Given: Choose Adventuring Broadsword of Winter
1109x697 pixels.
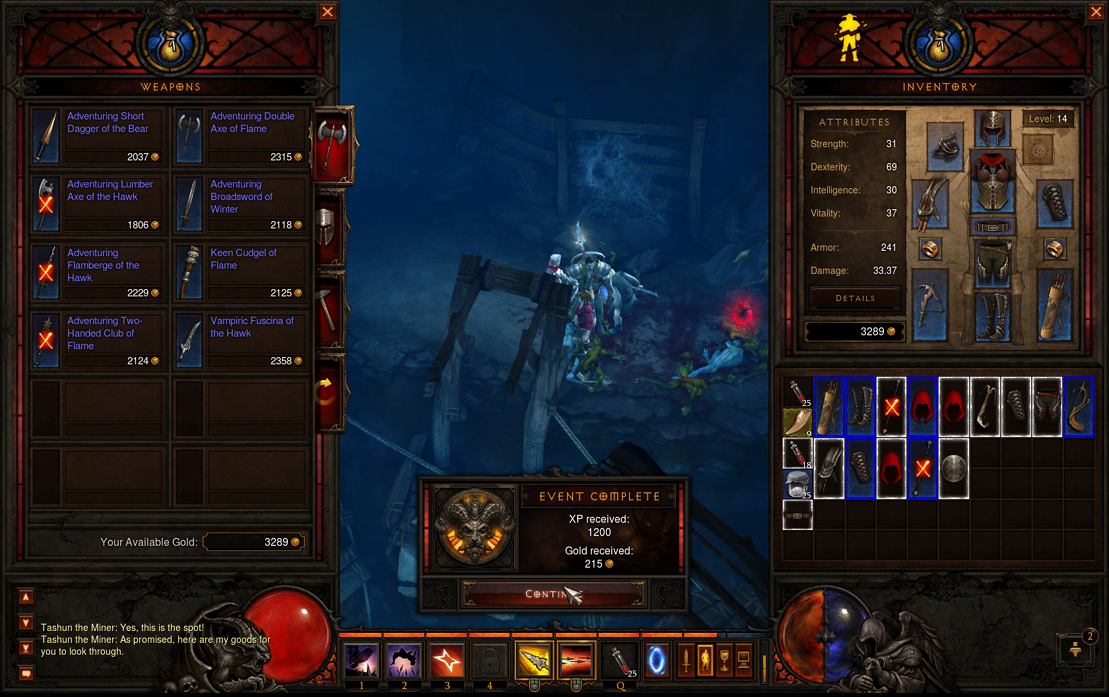Looking at the screenshot, I should pyautogui.click(x=241, y=205).
